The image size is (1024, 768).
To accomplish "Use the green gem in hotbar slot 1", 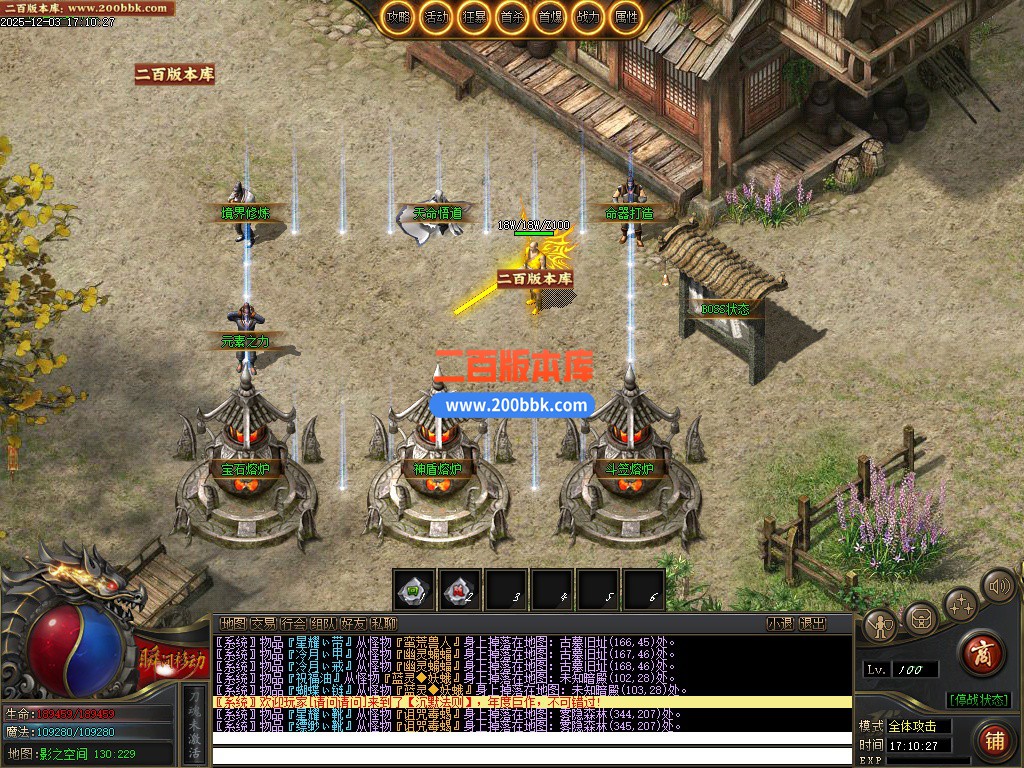I will [x=413, y=590].
